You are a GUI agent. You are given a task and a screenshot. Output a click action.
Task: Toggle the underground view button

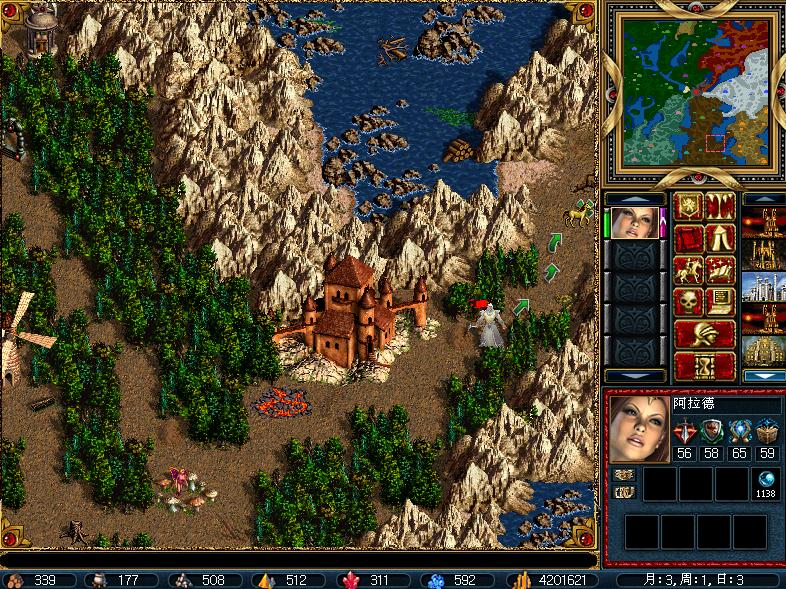[x=720, y=207]
